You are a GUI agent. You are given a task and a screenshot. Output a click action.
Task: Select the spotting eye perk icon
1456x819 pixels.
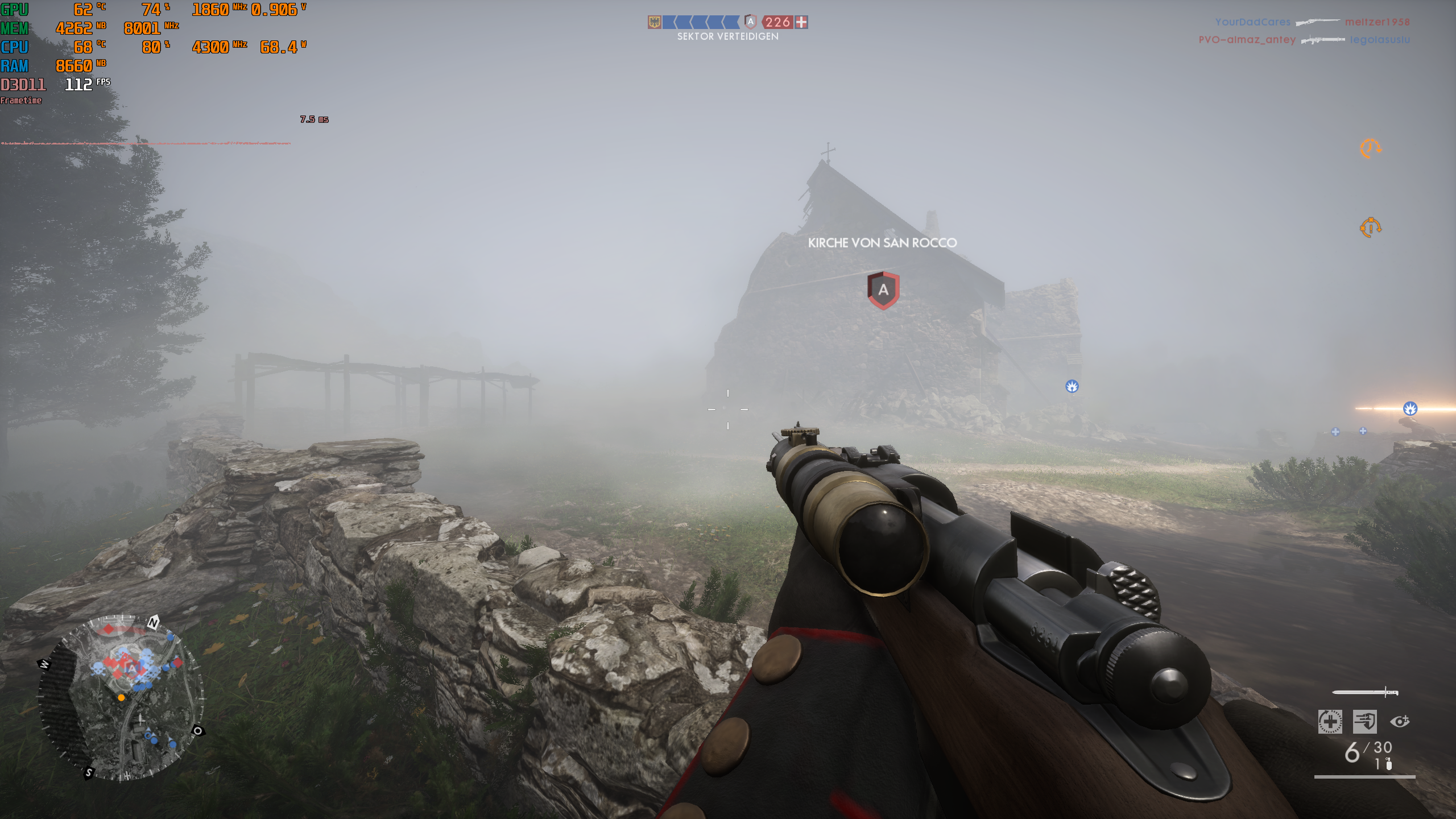coord(1400,721)
